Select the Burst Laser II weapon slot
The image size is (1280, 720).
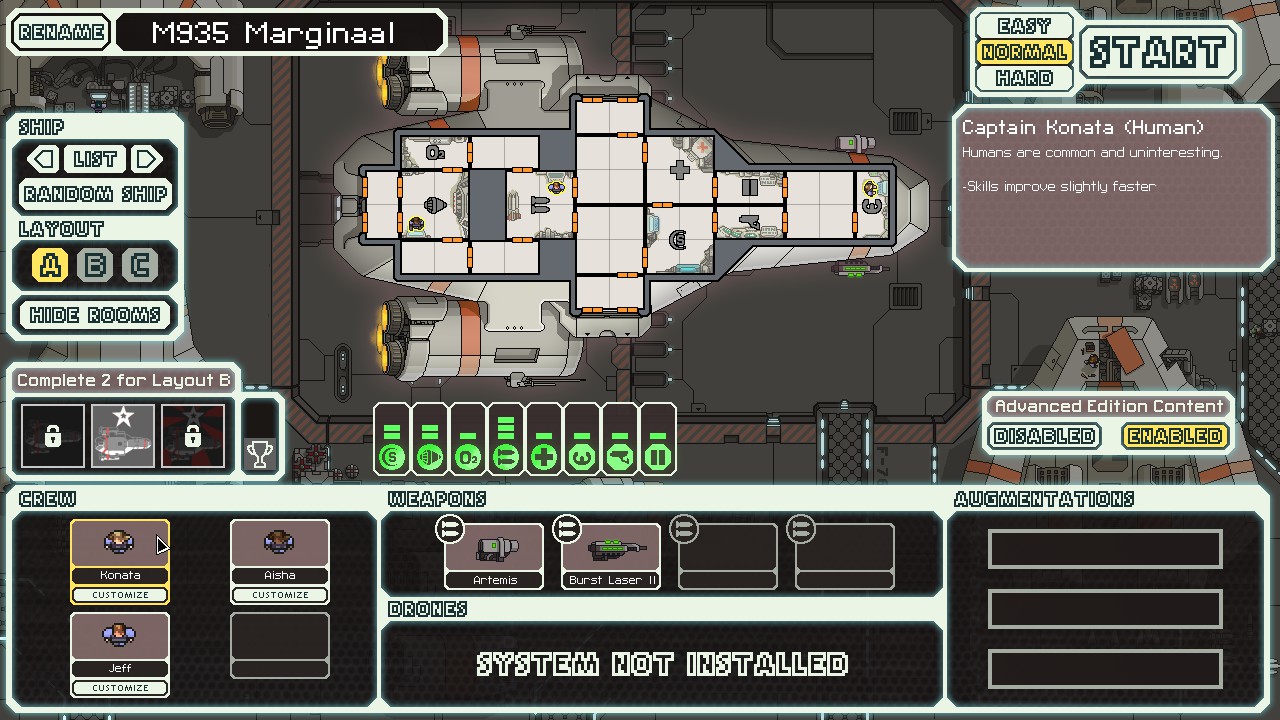click(611, 555)
